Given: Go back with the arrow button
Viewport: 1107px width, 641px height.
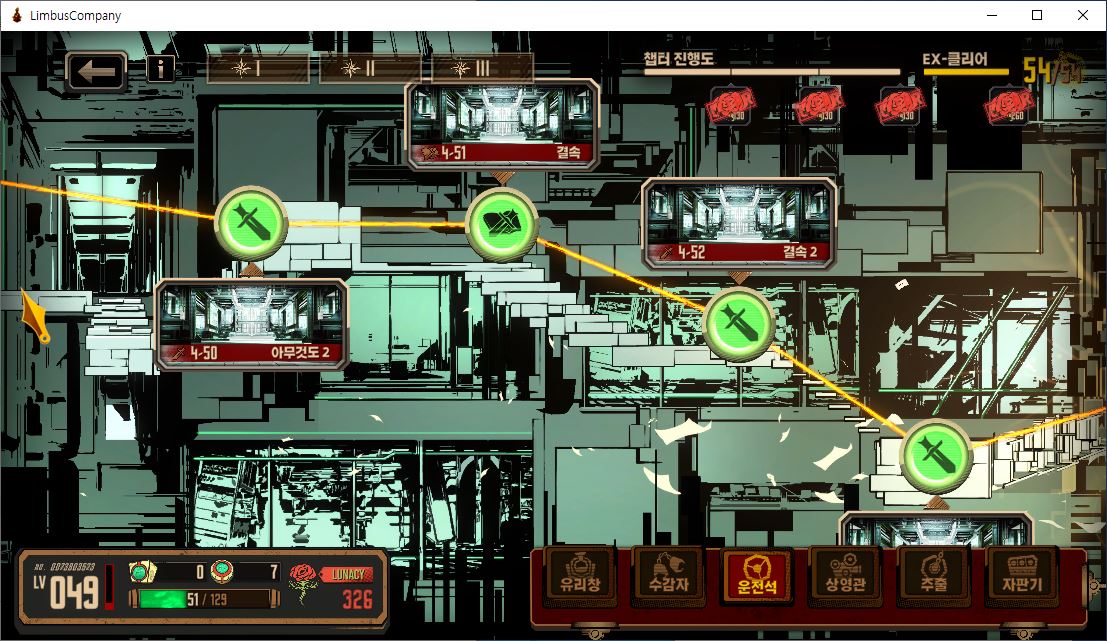Looking at the screenshot, I should pos(96,72).
